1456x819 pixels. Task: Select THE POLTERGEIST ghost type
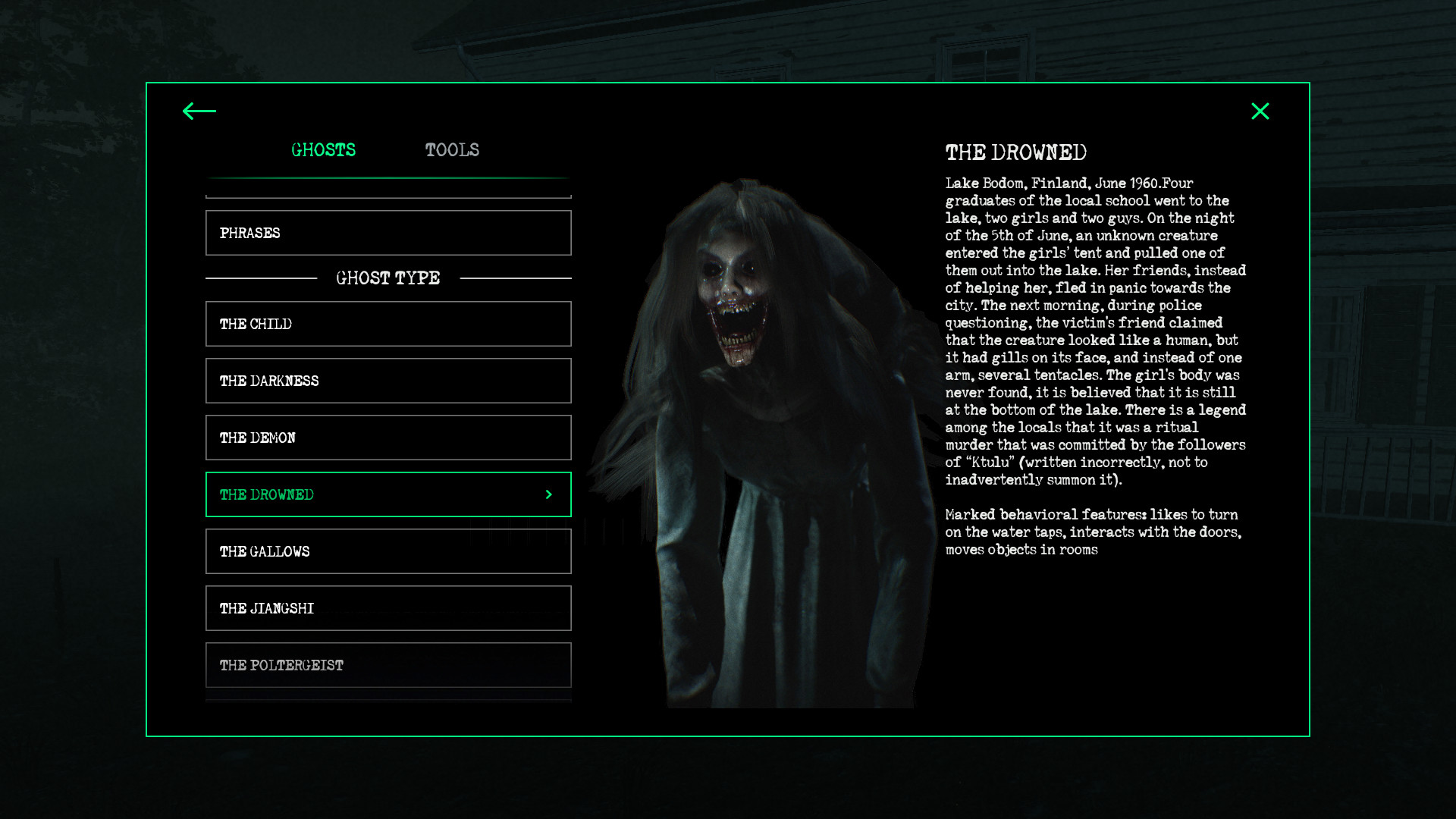point(388,665)
